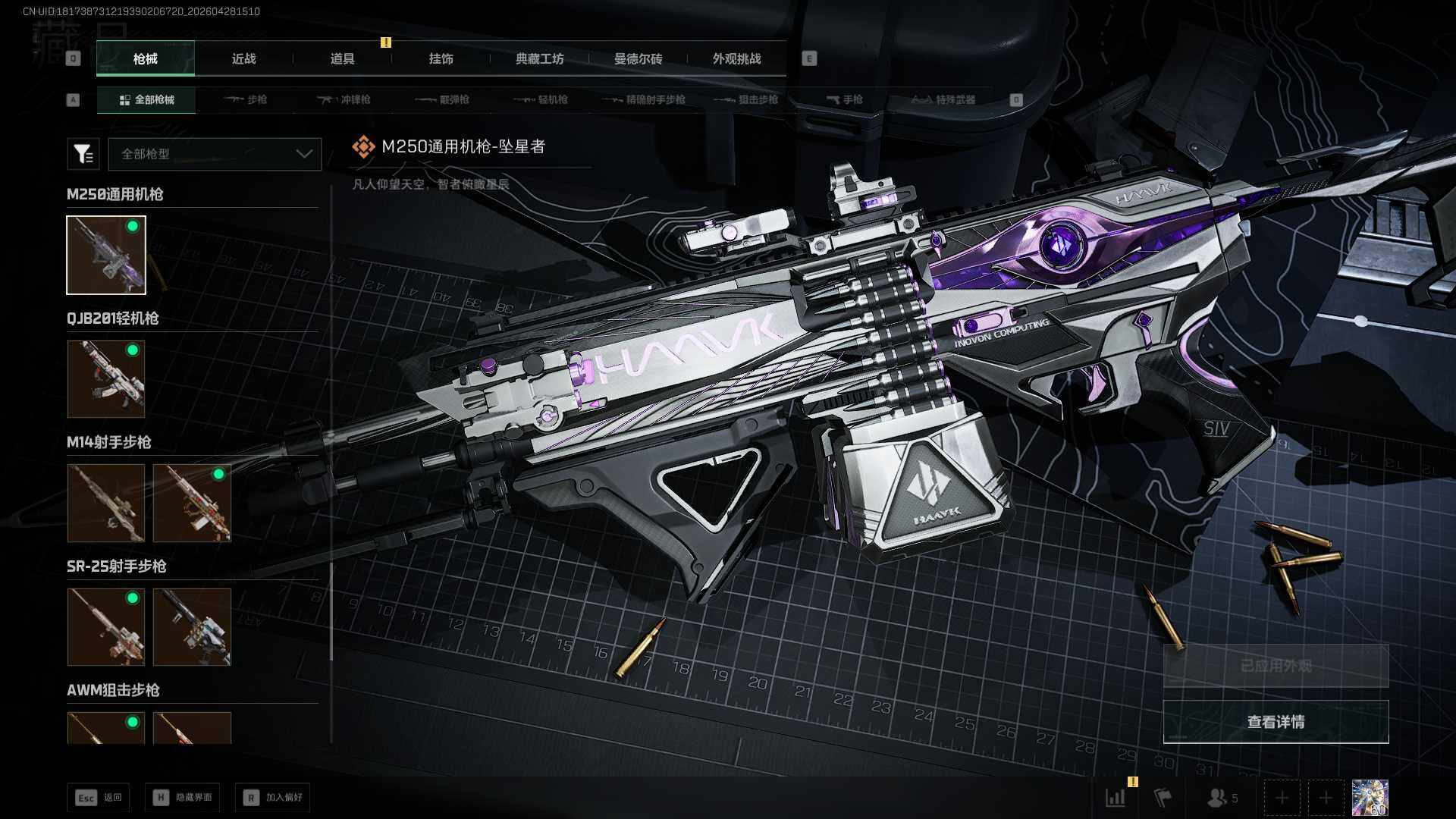Screen dimensions: 1456x819
Task: Go to the 典藏工坊 workshop tab
Action: (539, 59)
